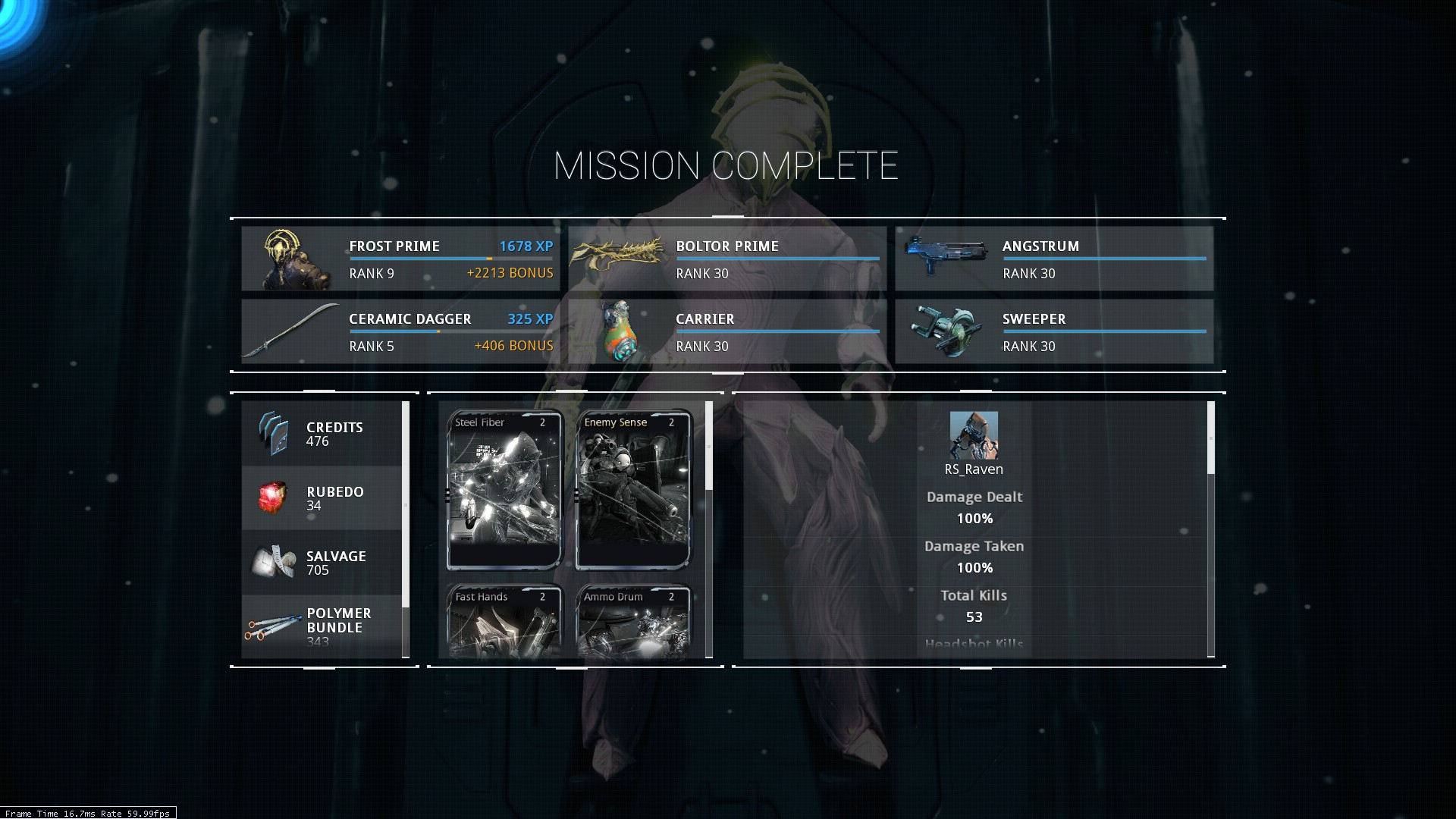Choose the Salvage resource row
The height and width of the screenshot is (819, 1456).
click(322, 563)
